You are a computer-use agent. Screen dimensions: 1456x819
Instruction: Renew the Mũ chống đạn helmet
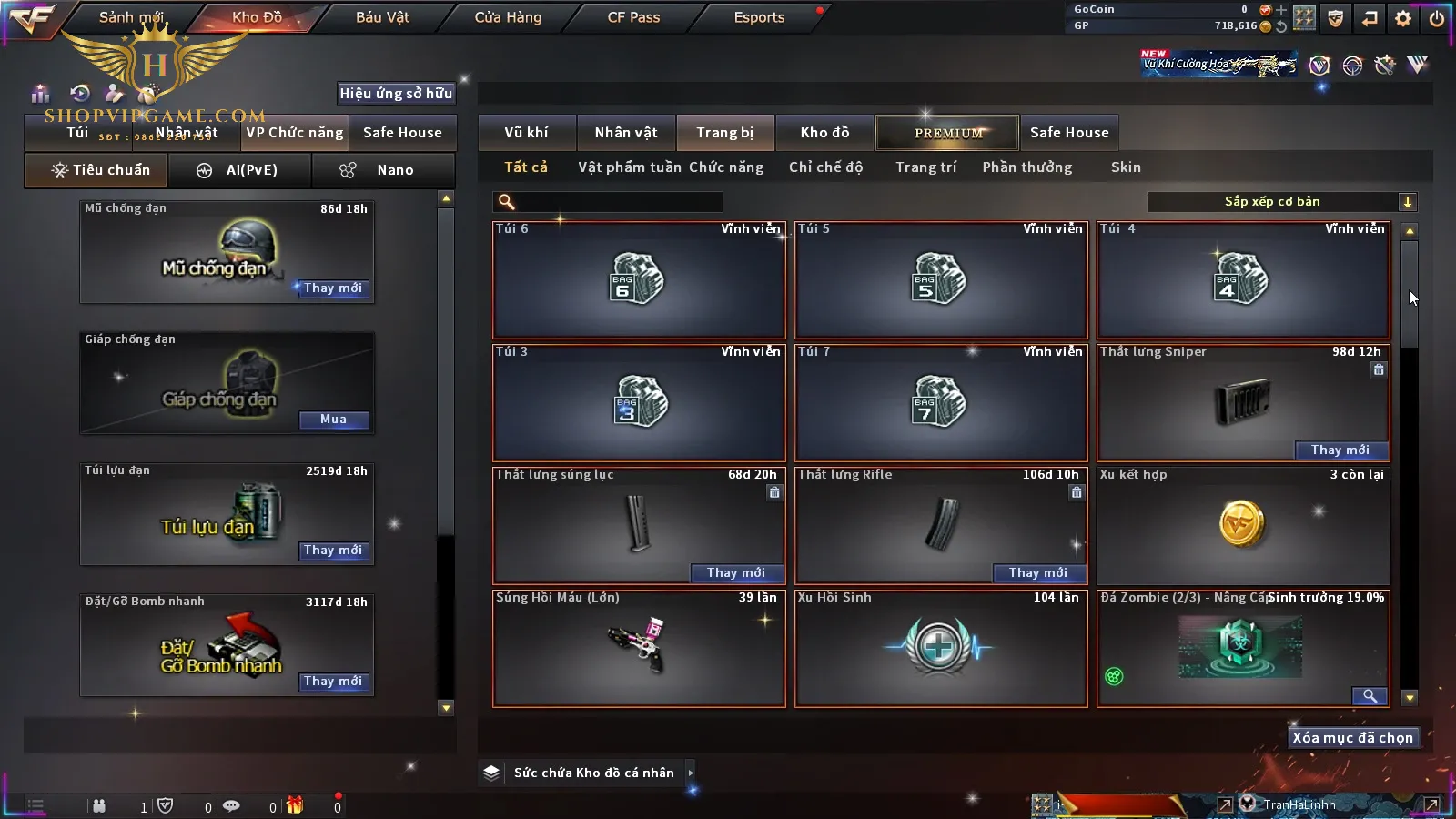pyautogui.click(x=333, y=288)
